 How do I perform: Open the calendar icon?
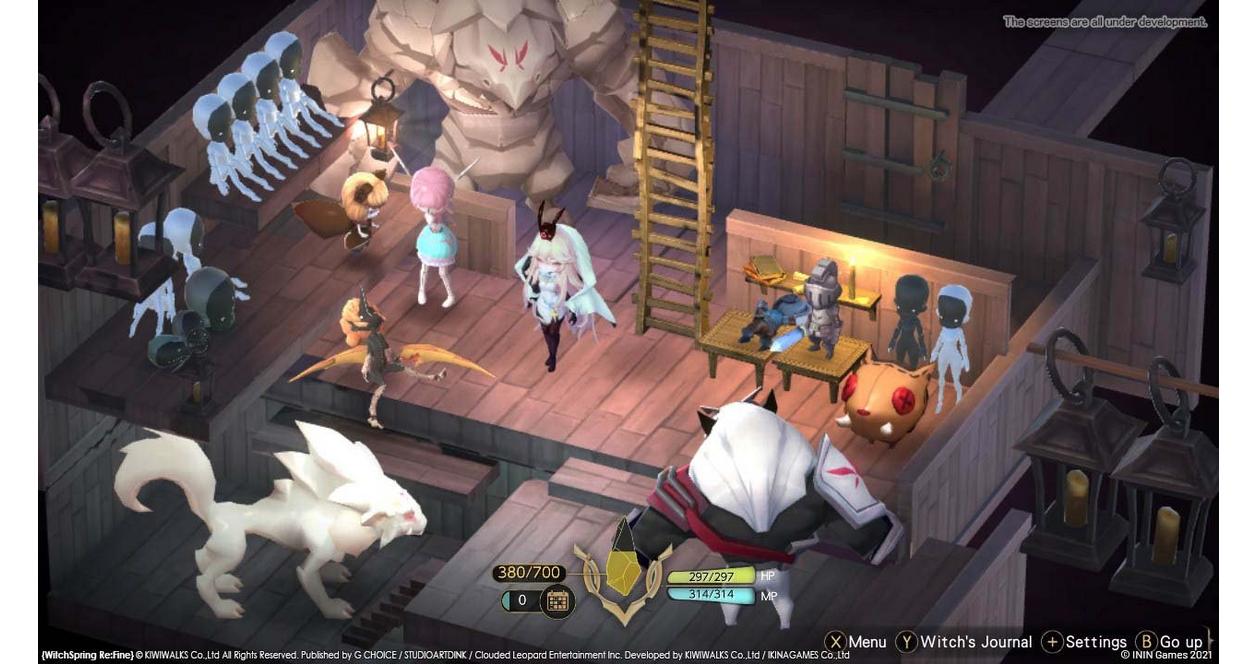tap(557, 601)
